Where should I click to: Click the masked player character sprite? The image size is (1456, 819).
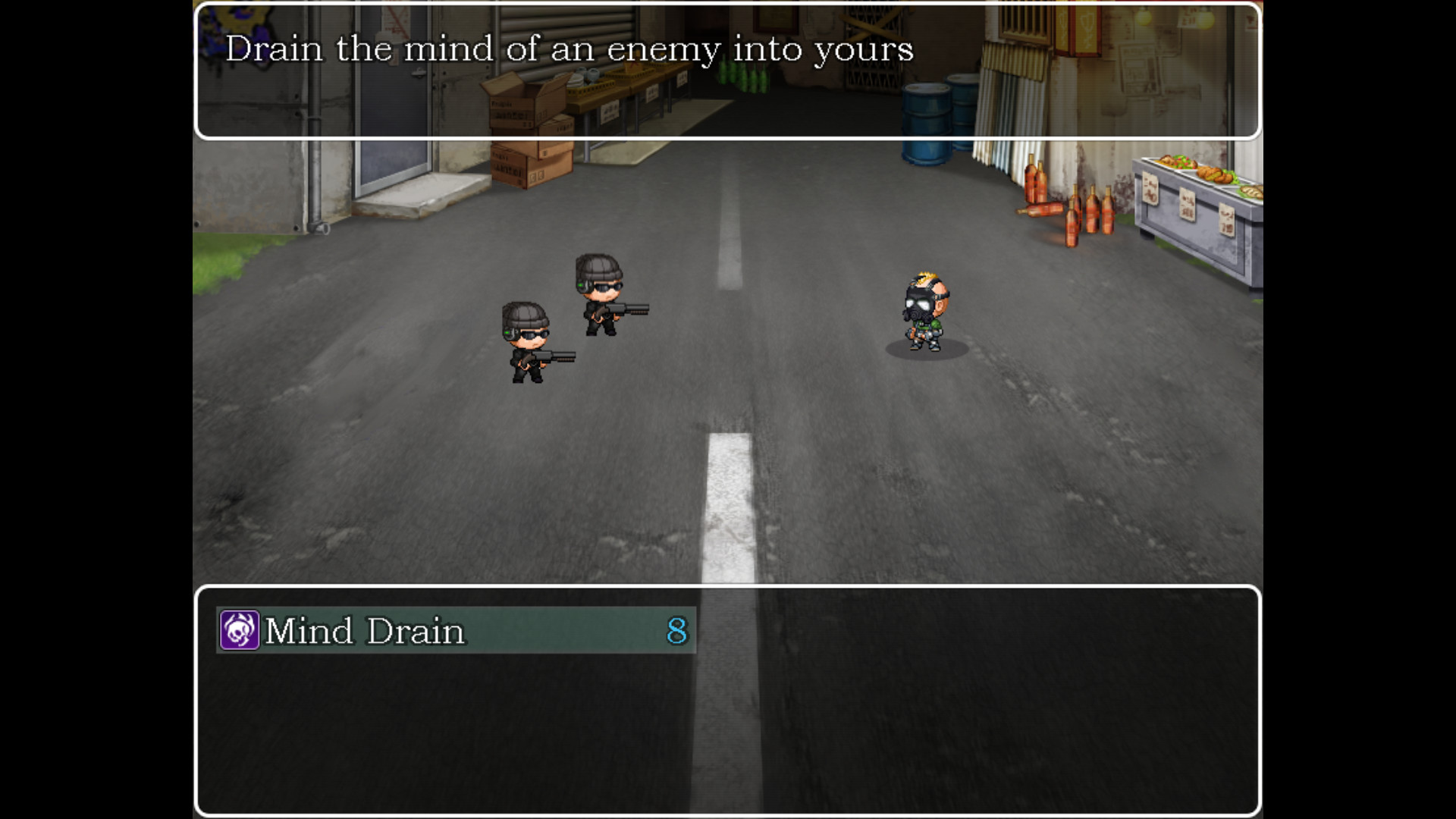tap(927, 311)
